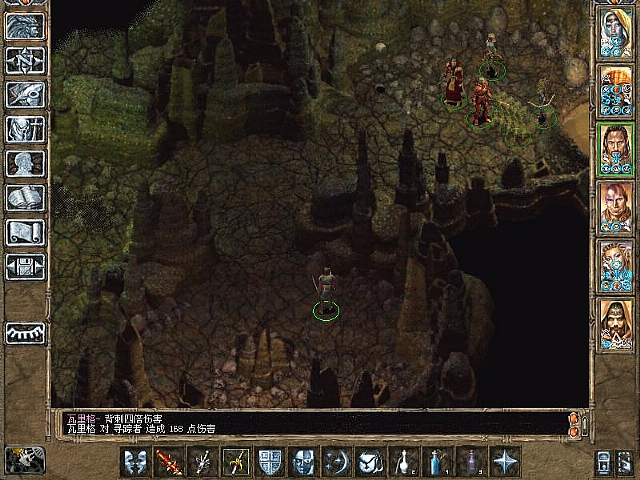Equip the golden sword quick weapon
Screen dimensions: 640x480
click(x=236, y=462)
